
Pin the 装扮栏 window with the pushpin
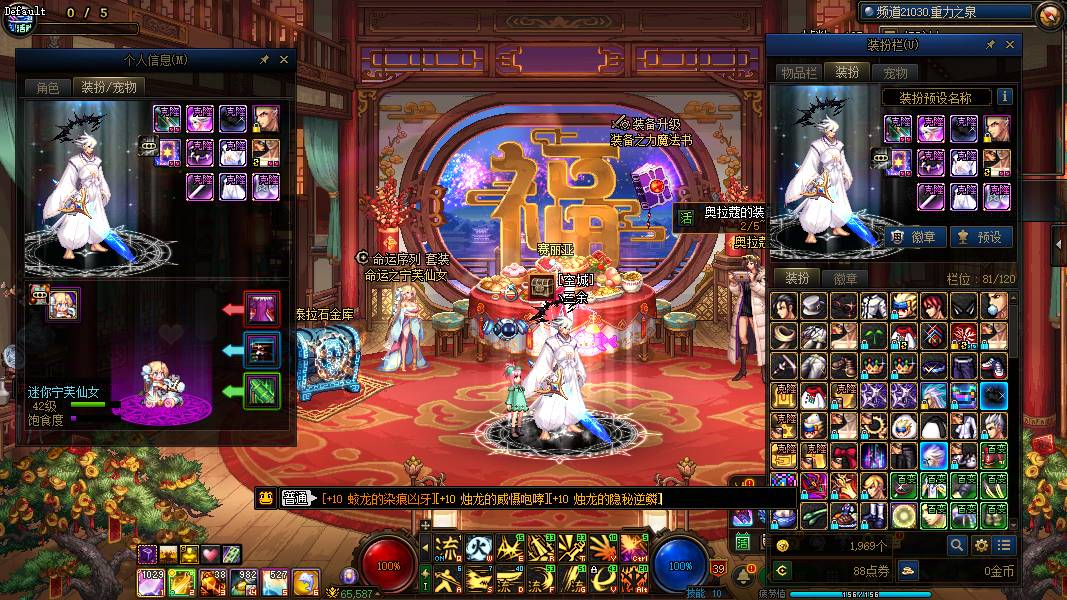[990, 45]
